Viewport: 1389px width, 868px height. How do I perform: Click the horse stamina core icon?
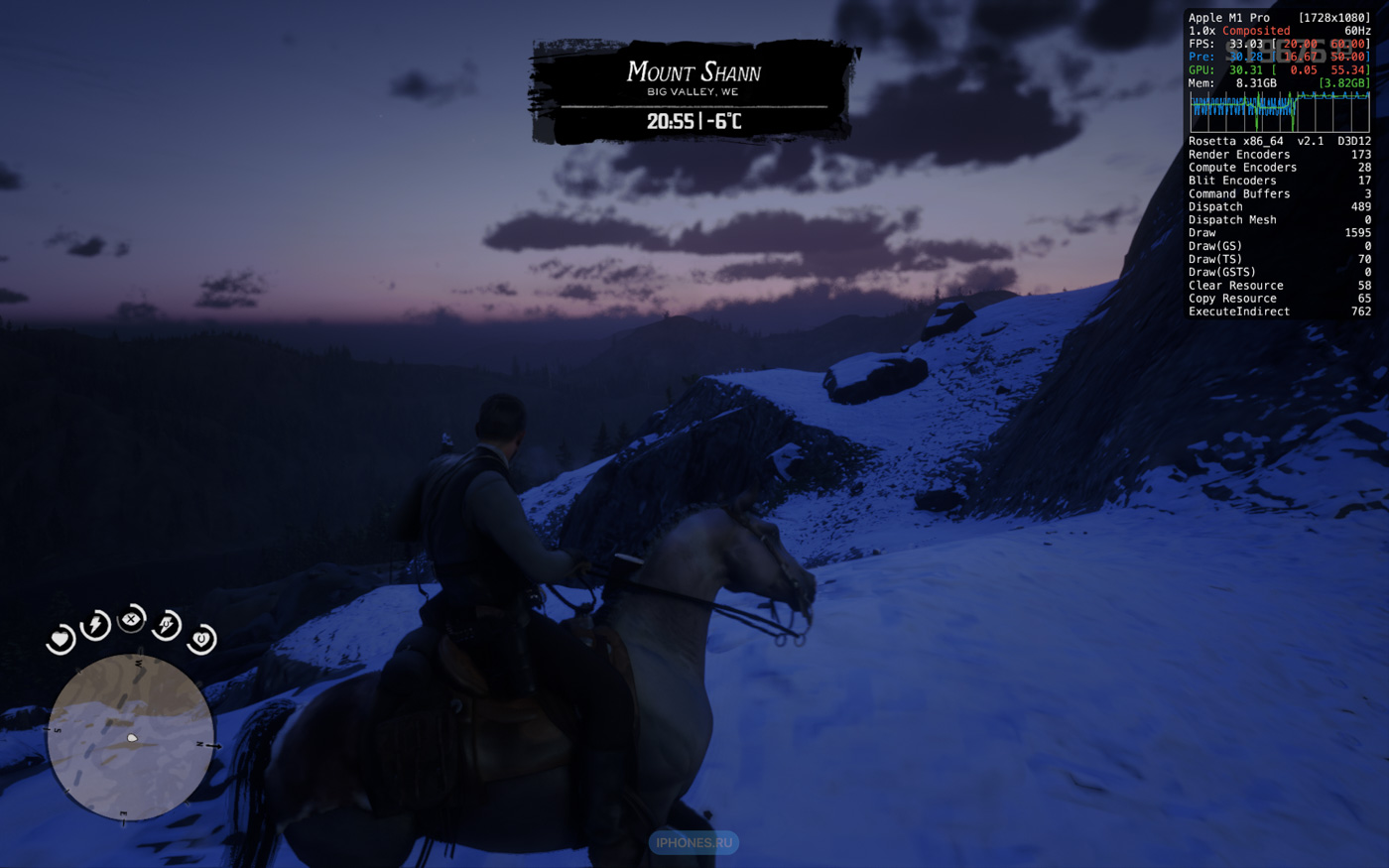(x=167, y=624)
